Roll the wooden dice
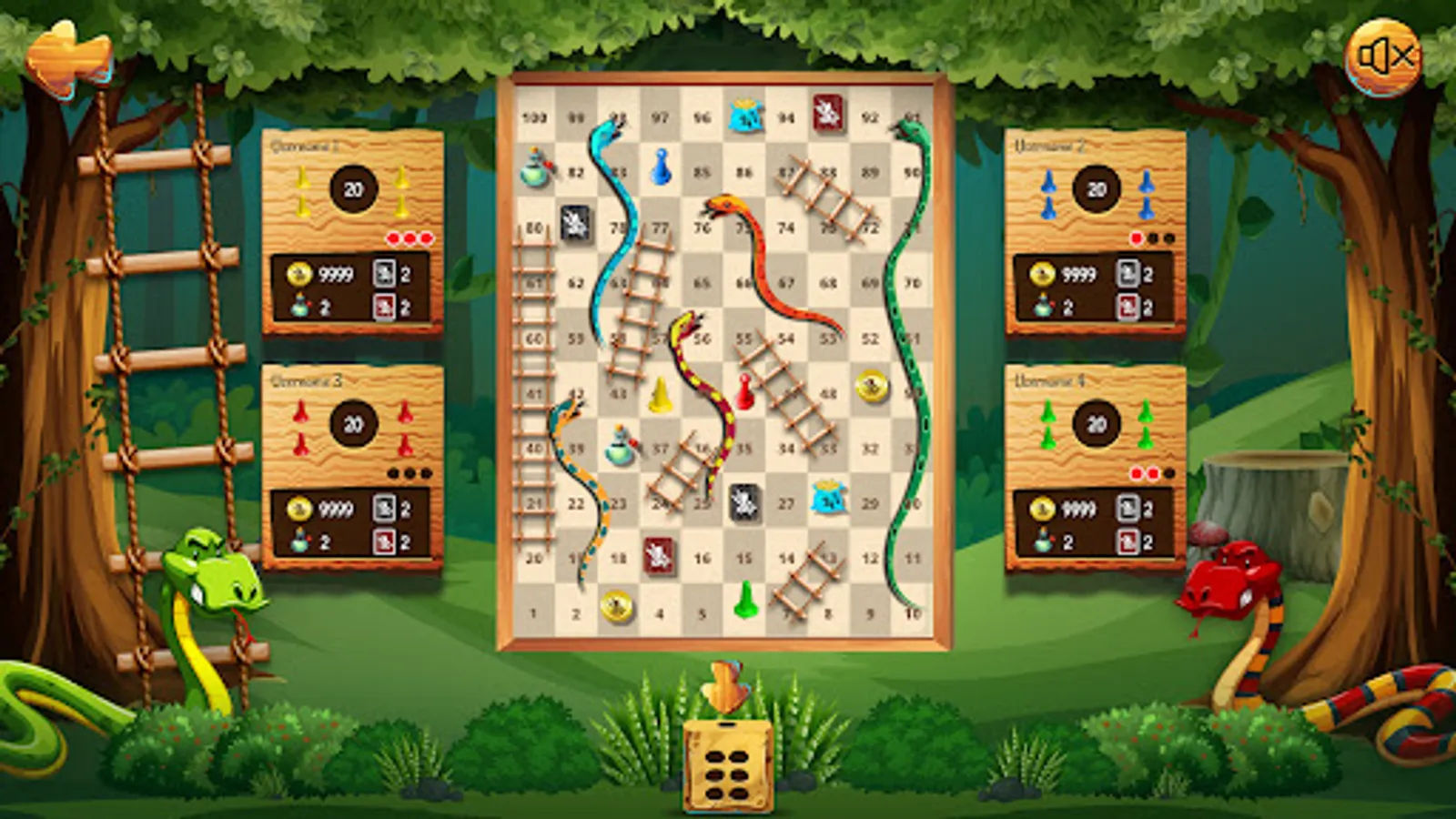Screen dimensions: 1456x819 (x=728, y=764)
